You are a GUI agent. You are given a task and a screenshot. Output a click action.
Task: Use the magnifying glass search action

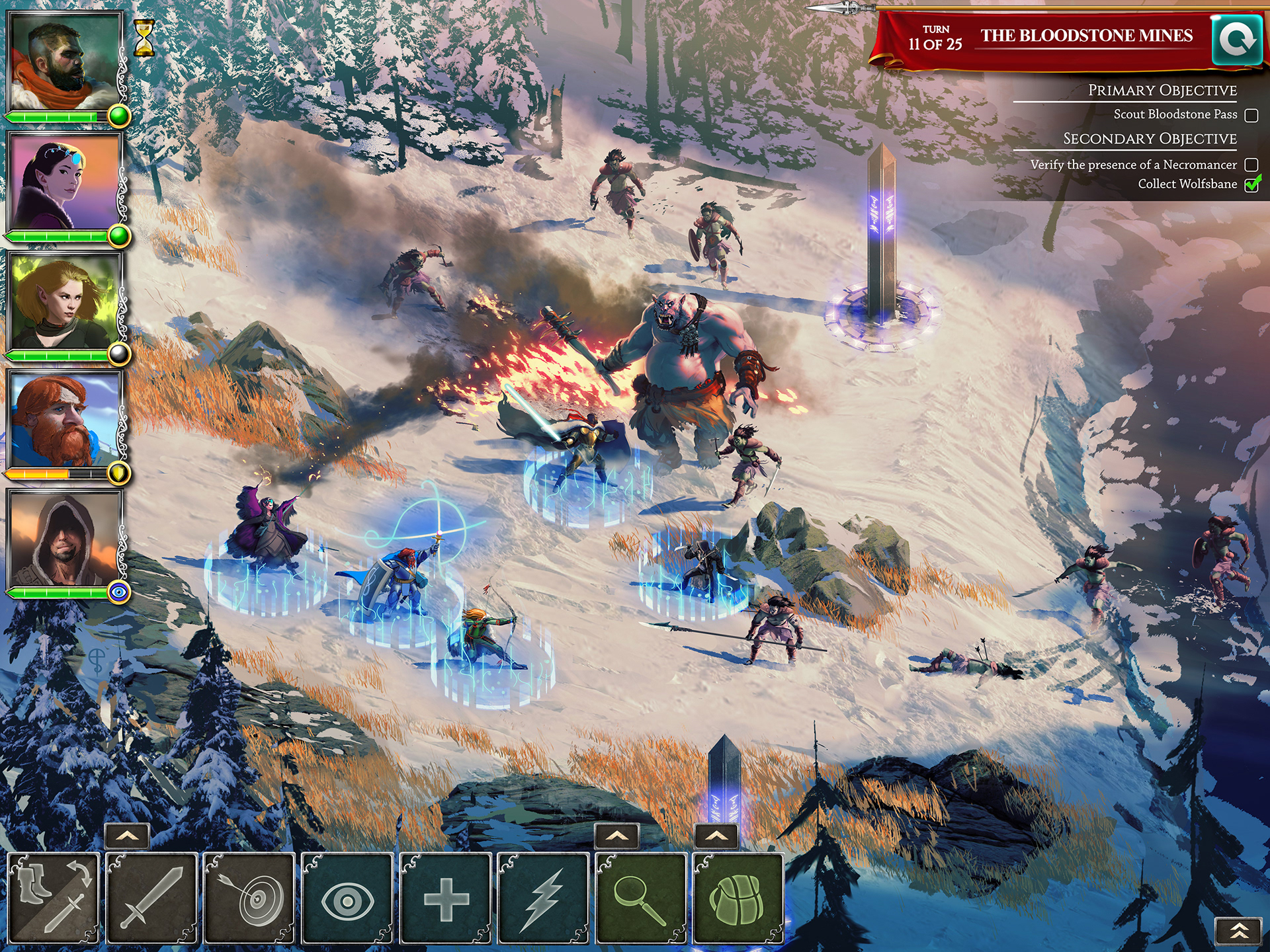click(641, 897)
